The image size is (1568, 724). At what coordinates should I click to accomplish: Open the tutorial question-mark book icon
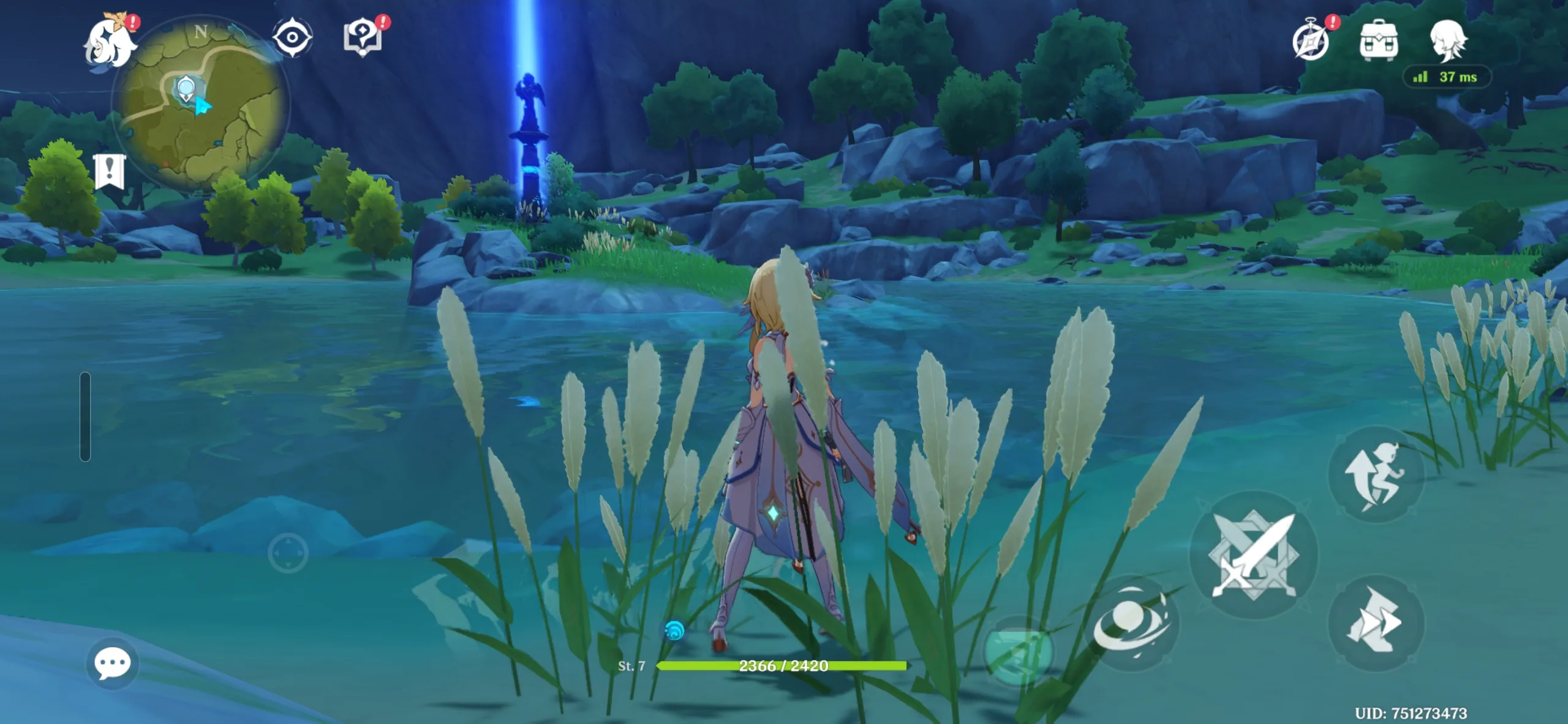click(x=363, y=37)
